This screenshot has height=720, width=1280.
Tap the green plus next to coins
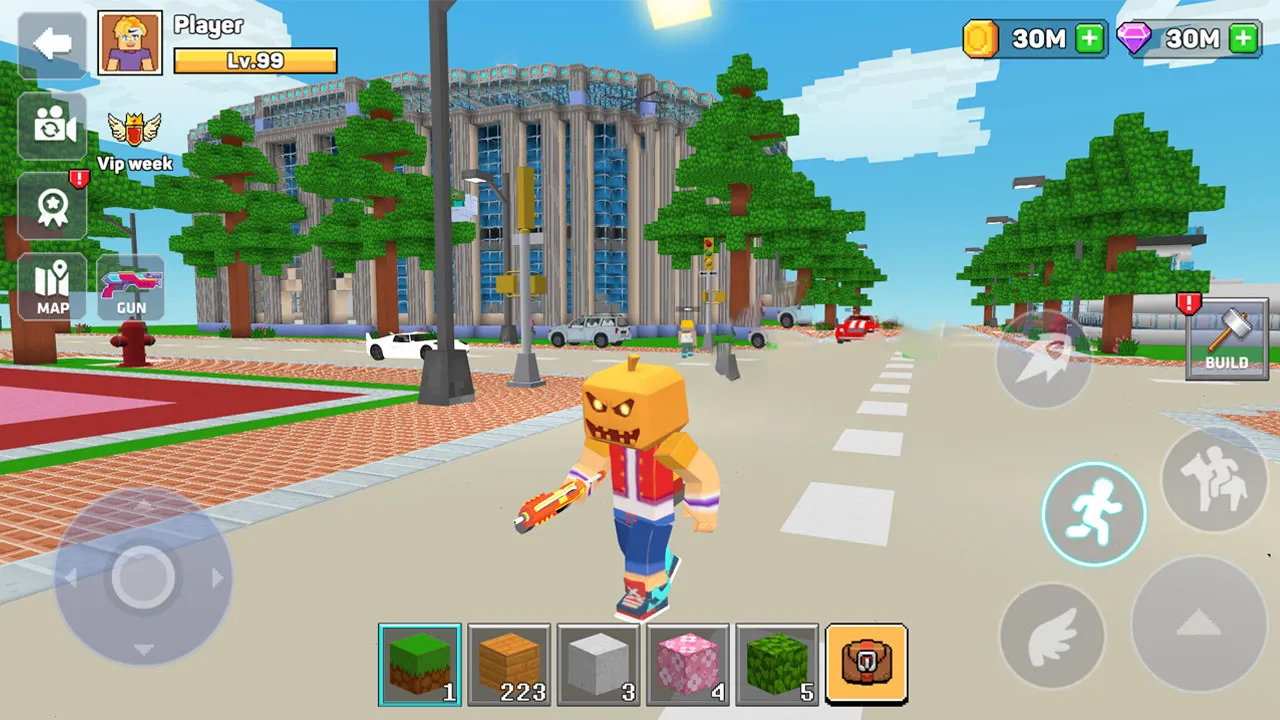pos(1088,39)
